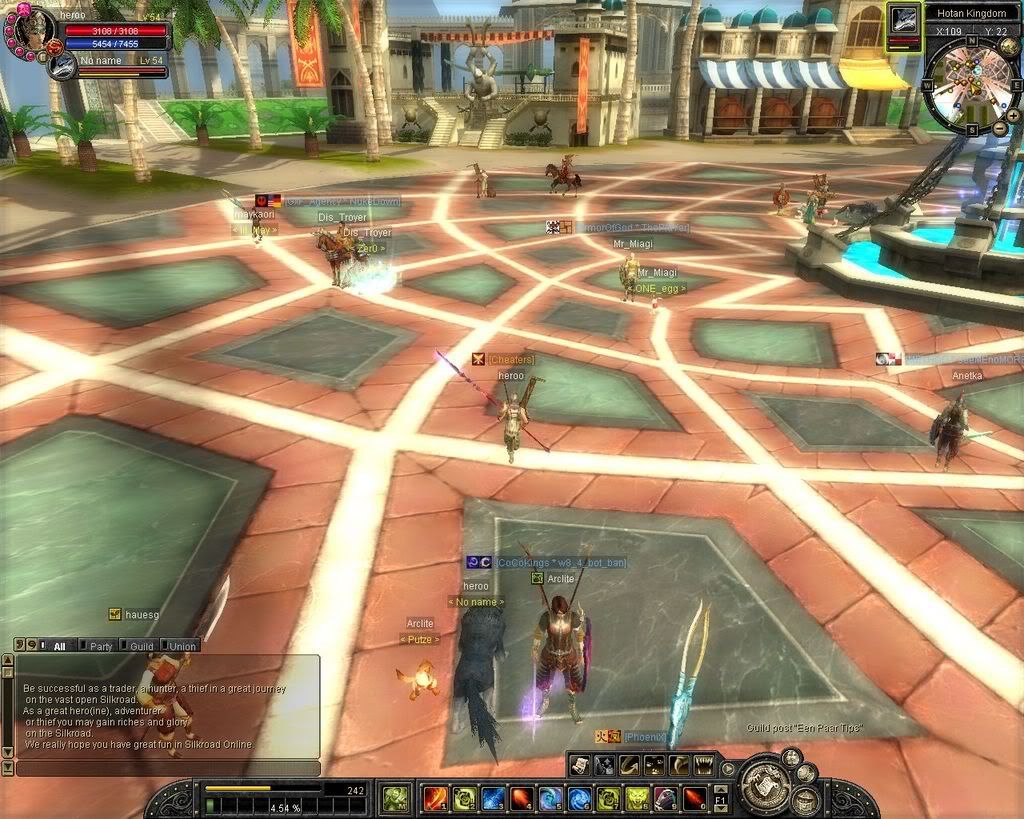
Task: Click the chat message input field
Action: tap(168, 768)
